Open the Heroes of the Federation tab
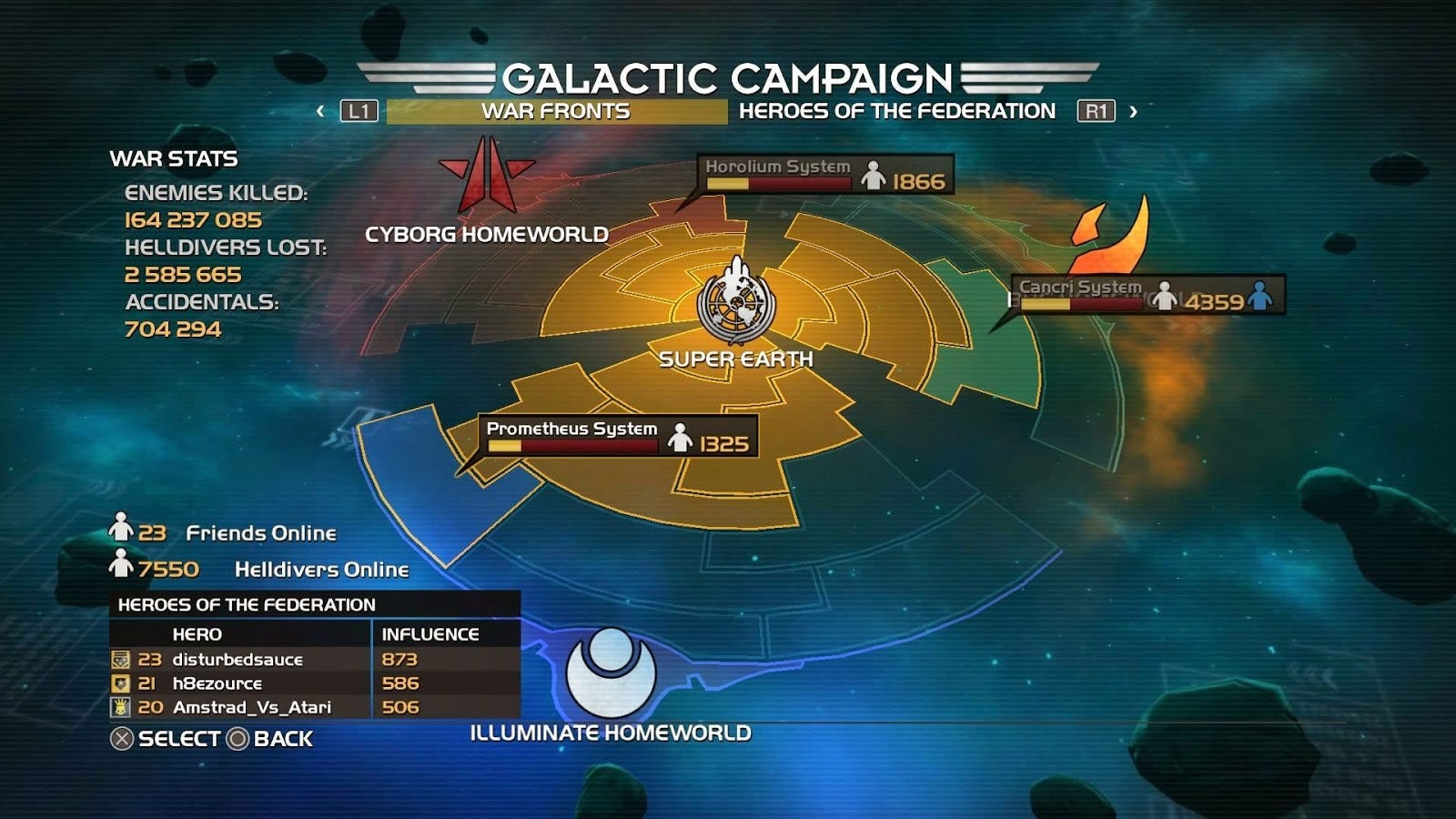Screen dimensions: 1456x819 [896, 111]
